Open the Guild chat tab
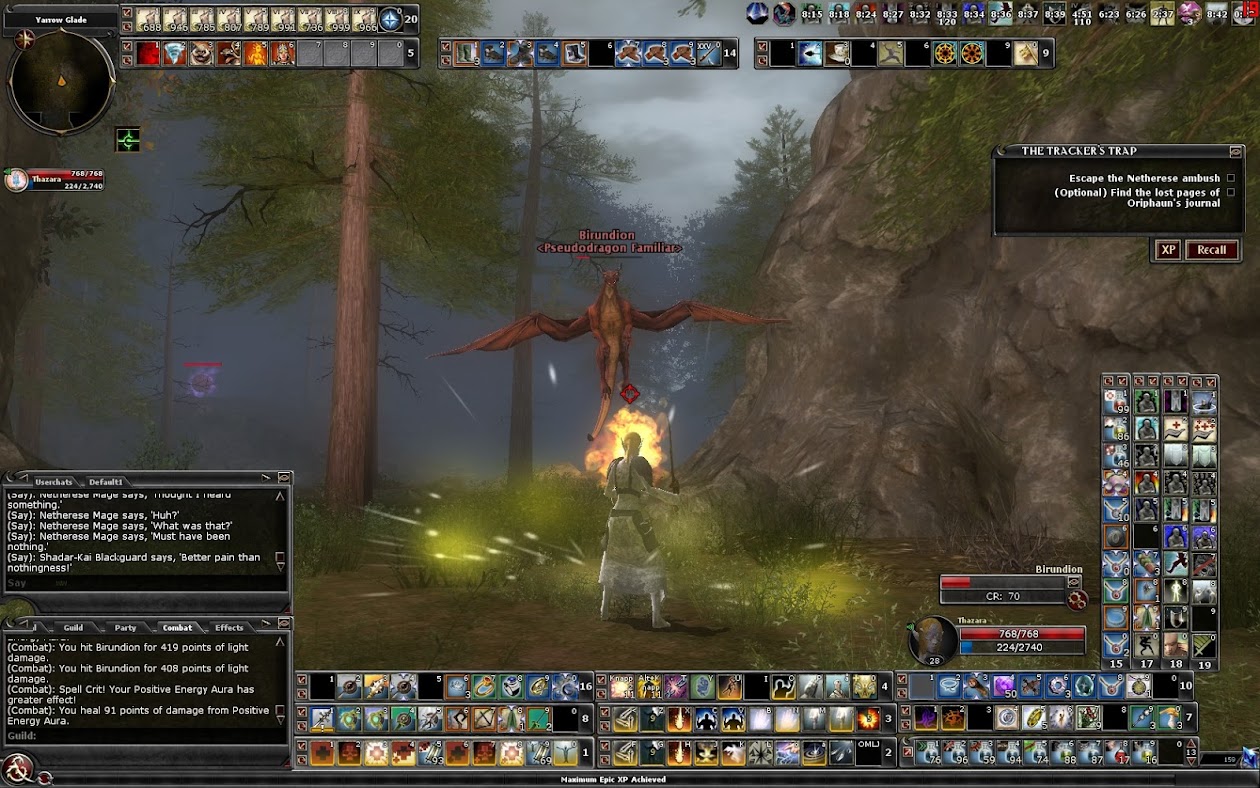This screenshot has width=1260, height=788. coord(73,628)
